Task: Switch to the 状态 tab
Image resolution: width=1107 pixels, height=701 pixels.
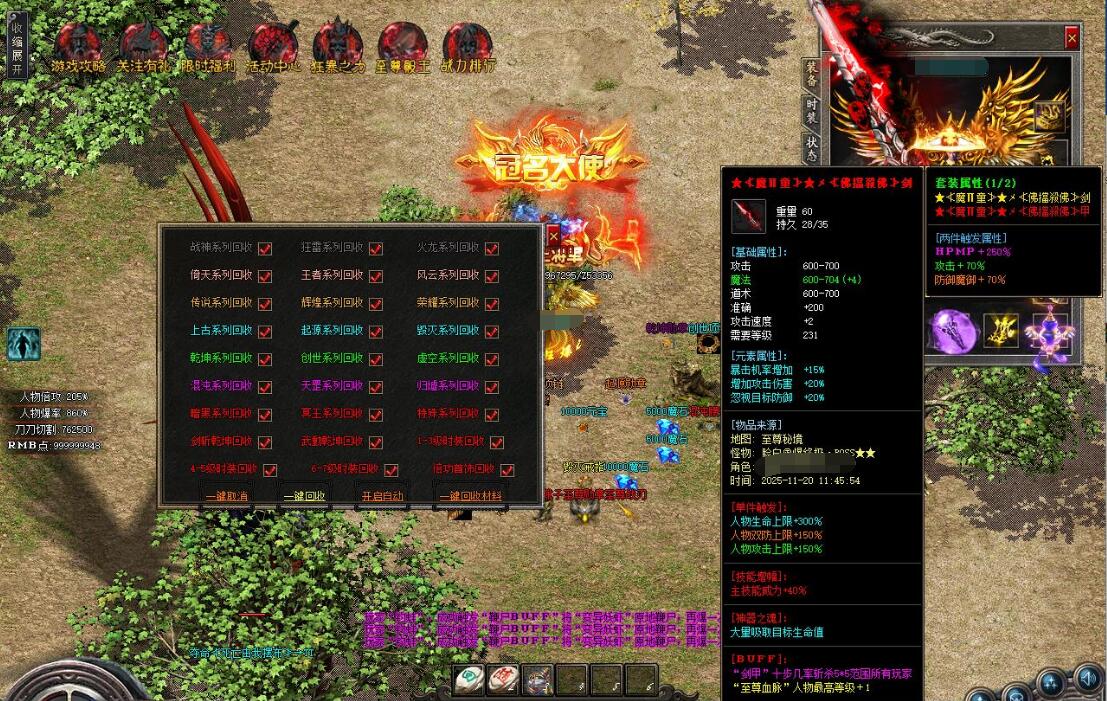Action: point(812,149)
